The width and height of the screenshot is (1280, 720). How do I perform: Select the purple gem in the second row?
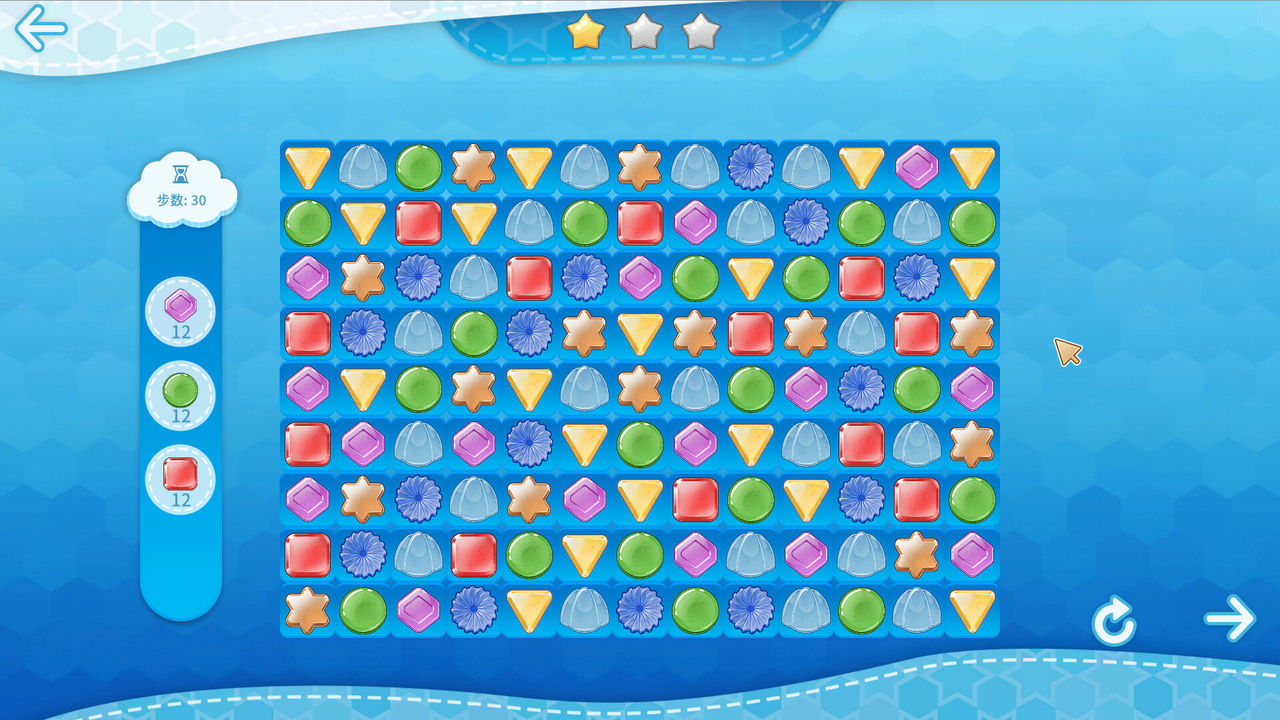click(x=695, y=222)
